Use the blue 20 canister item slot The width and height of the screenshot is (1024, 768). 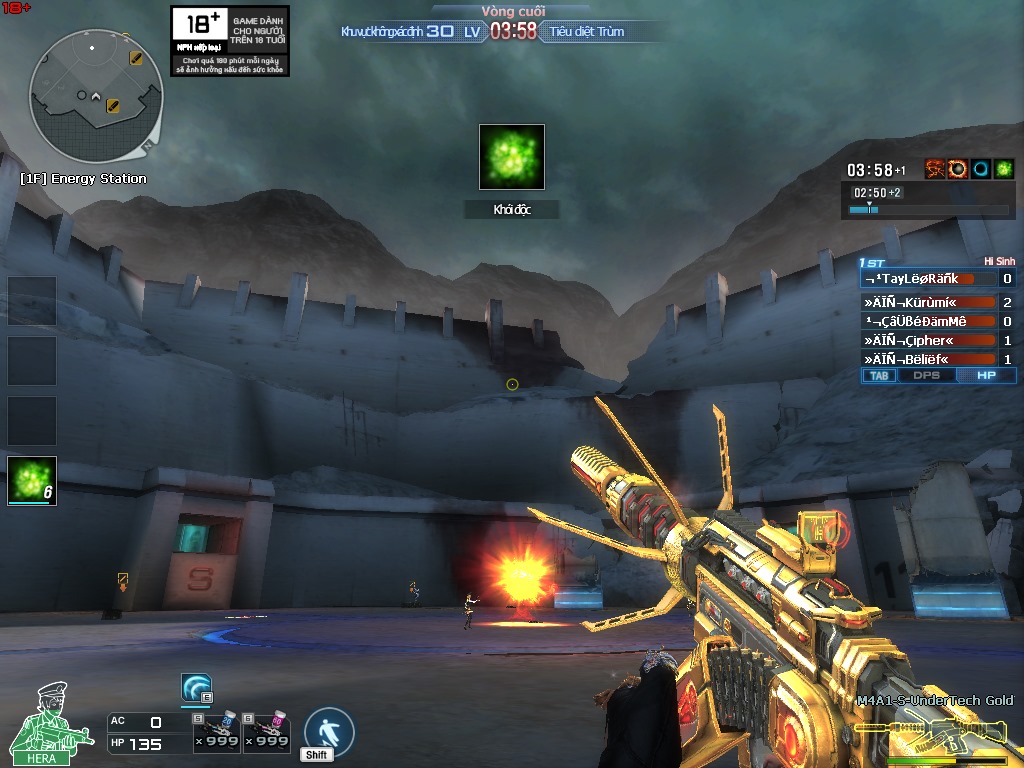coord(216,733)
